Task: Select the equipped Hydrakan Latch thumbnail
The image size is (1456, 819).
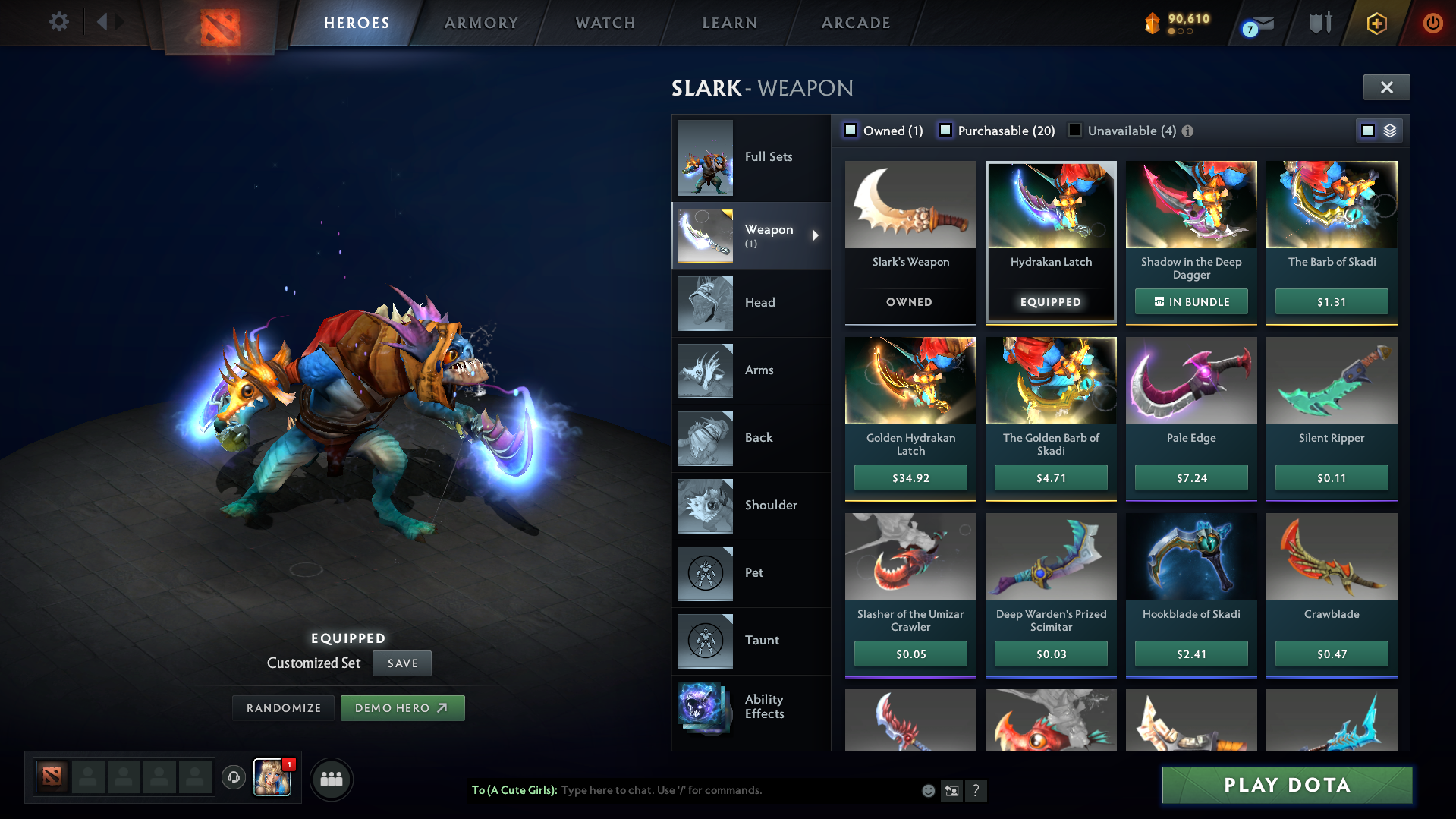Action: (1050, 205)
